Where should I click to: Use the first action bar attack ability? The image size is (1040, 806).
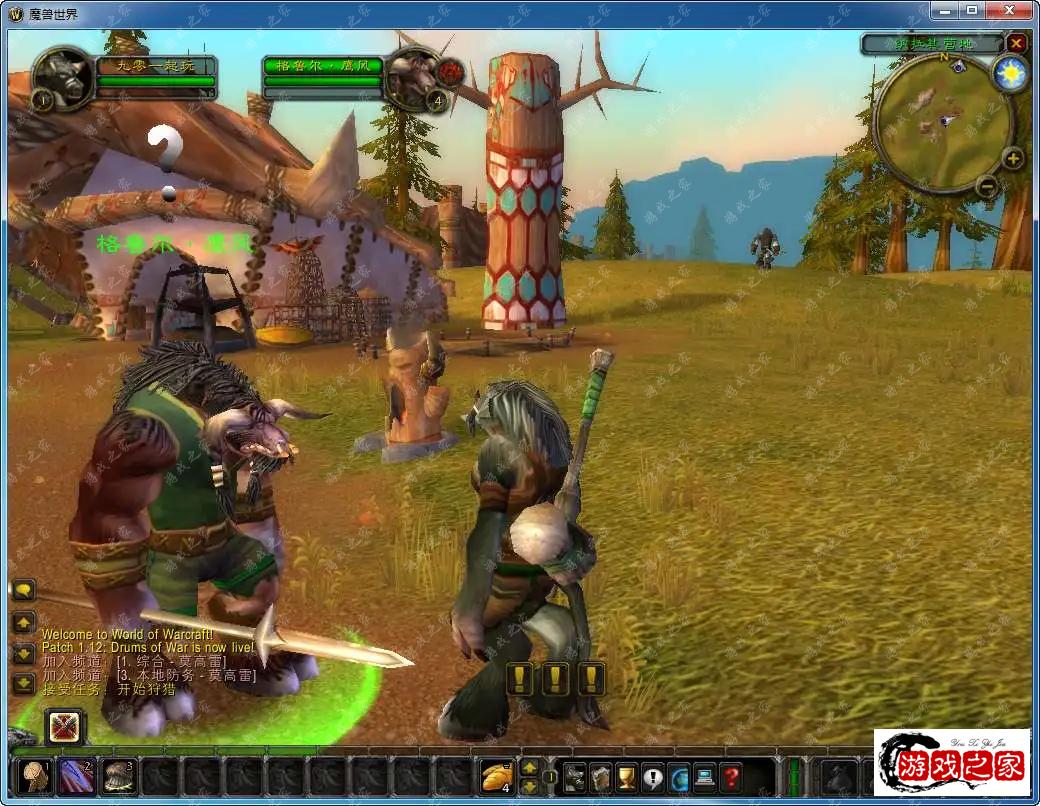(37, 776)
